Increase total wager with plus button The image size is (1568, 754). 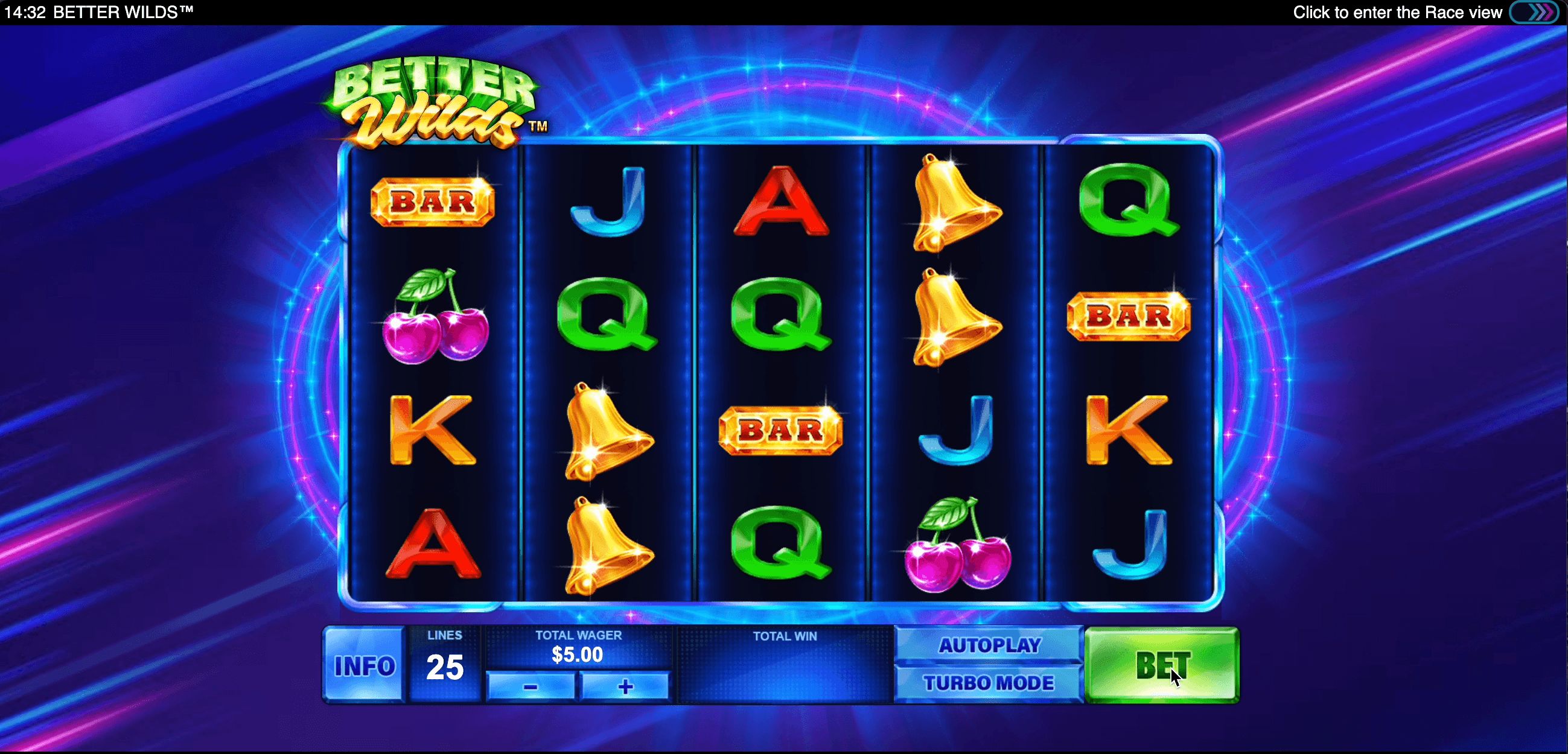pyautogui.click(x=625, y=686)
